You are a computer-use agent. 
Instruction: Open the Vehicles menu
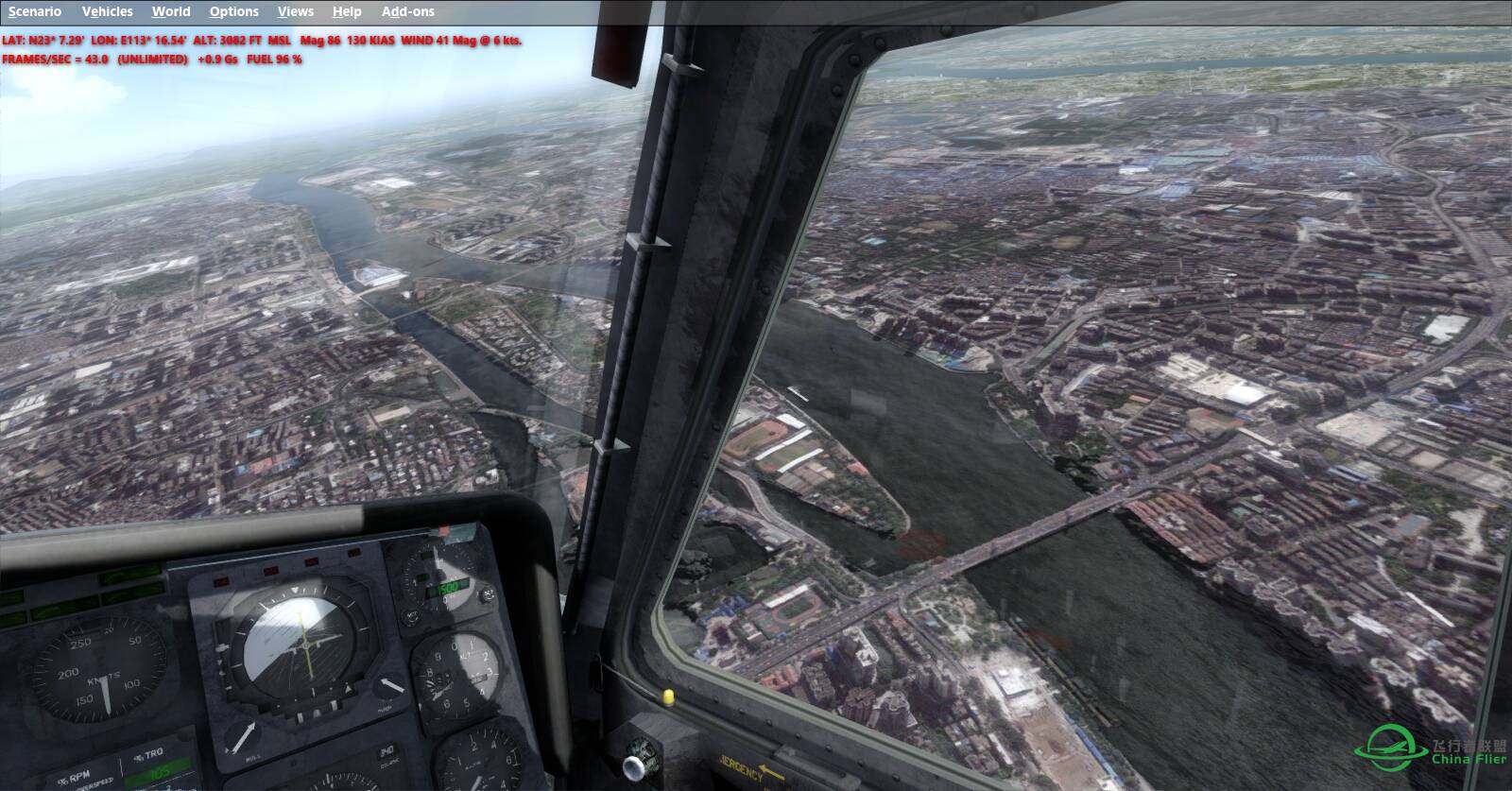click(108, 11)
